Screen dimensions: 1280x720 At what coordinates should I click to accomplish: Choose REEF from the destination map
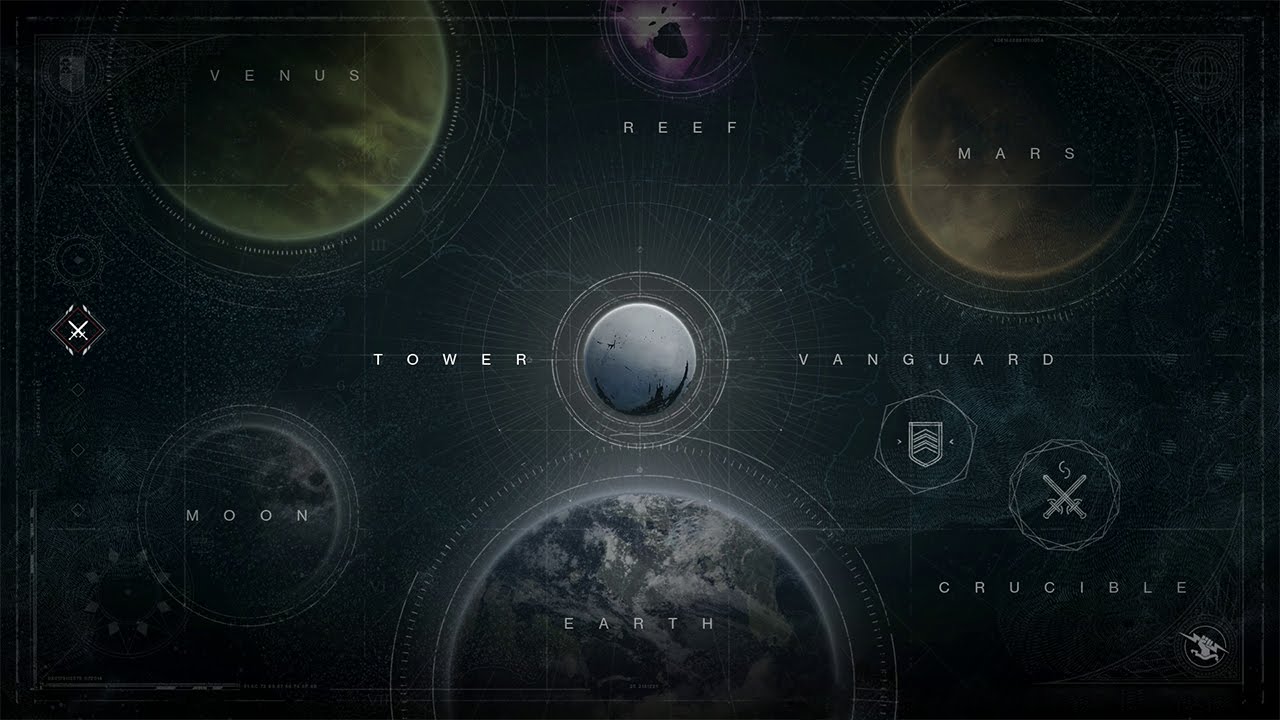click(681, 127)
